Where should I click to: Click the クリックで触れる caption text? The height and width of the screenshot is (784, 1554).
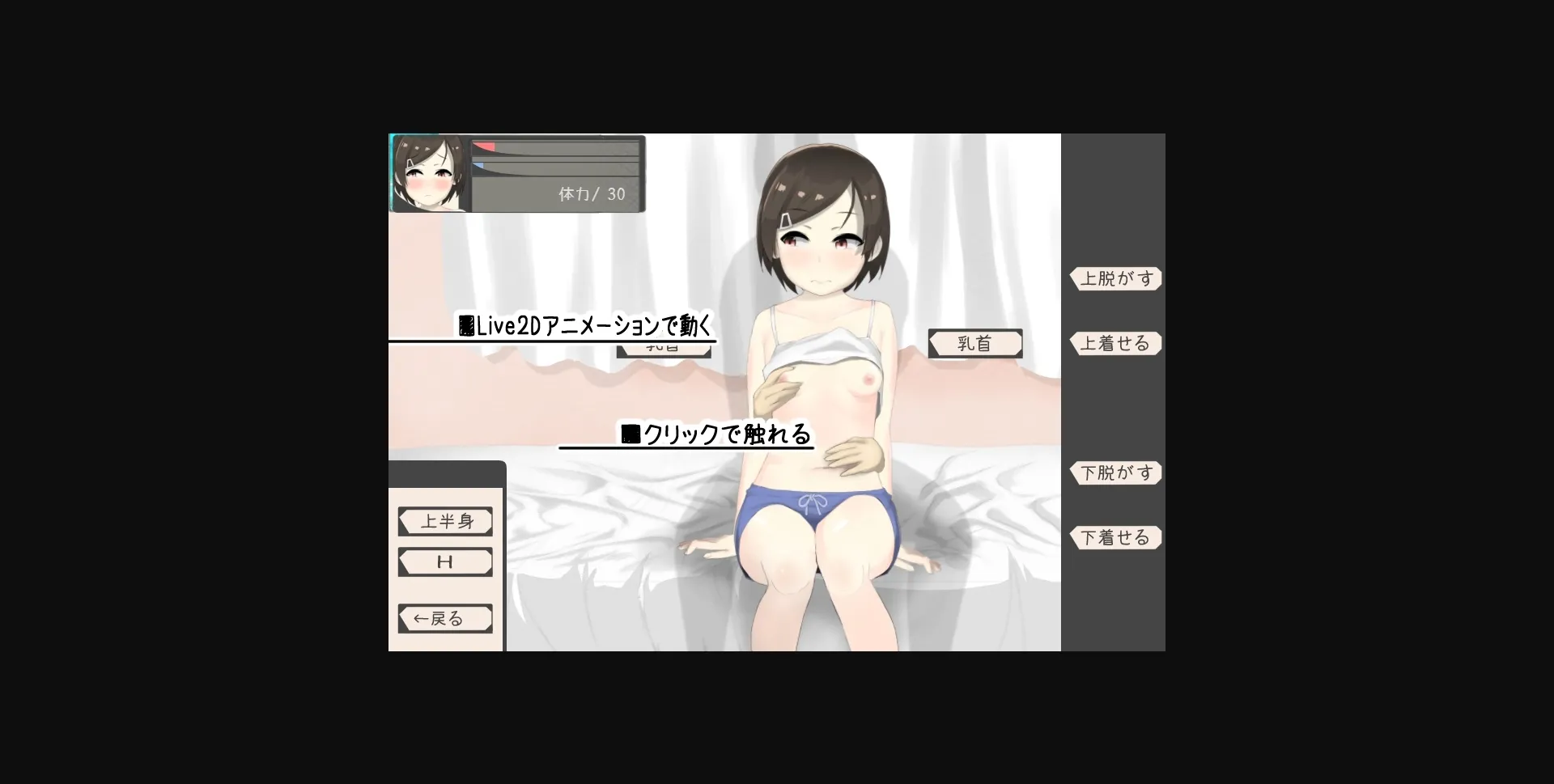716,434
